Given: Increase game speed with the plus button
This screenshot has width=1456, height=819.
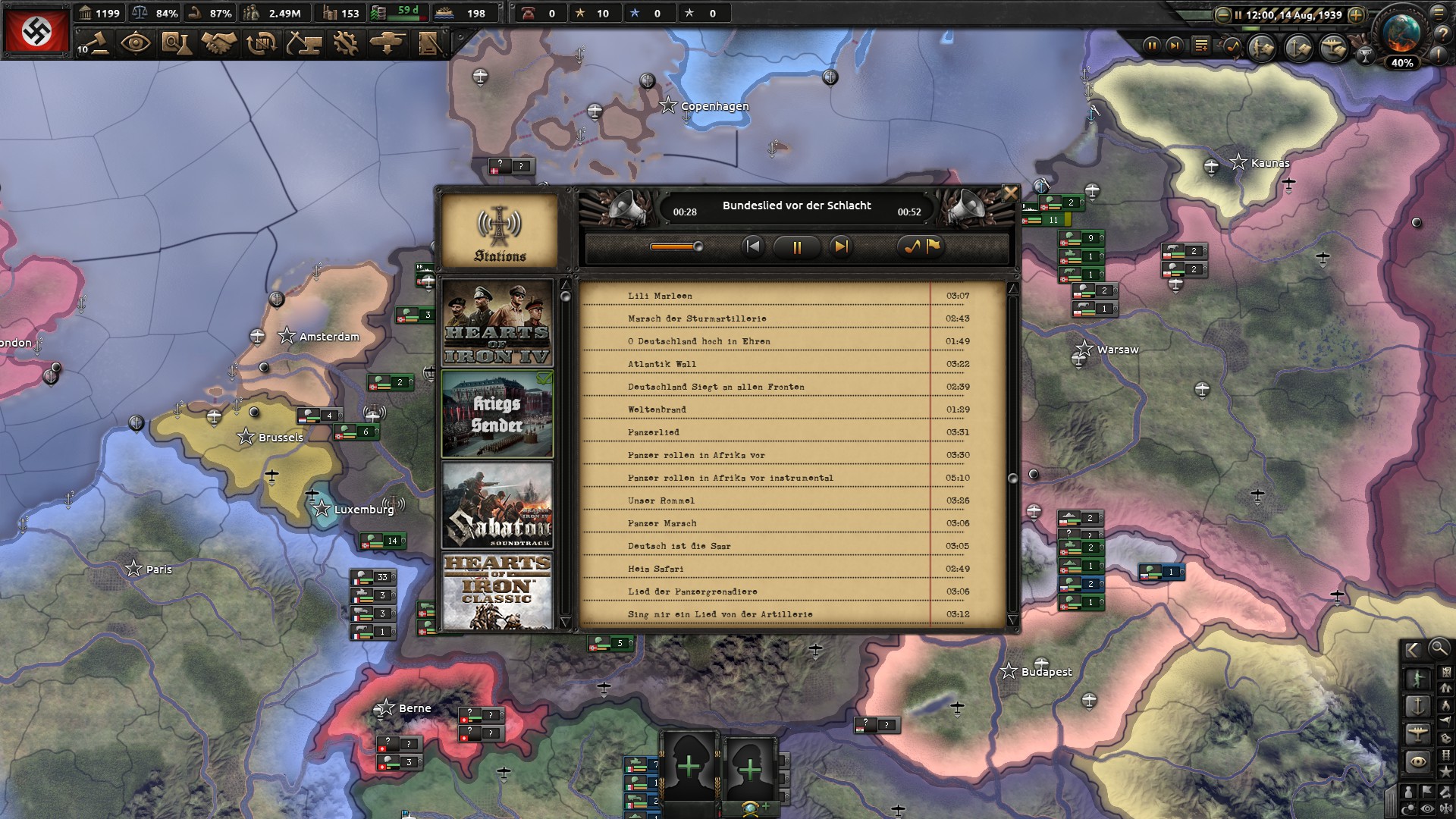Looking at the screenshot, I should [1356, 14].
